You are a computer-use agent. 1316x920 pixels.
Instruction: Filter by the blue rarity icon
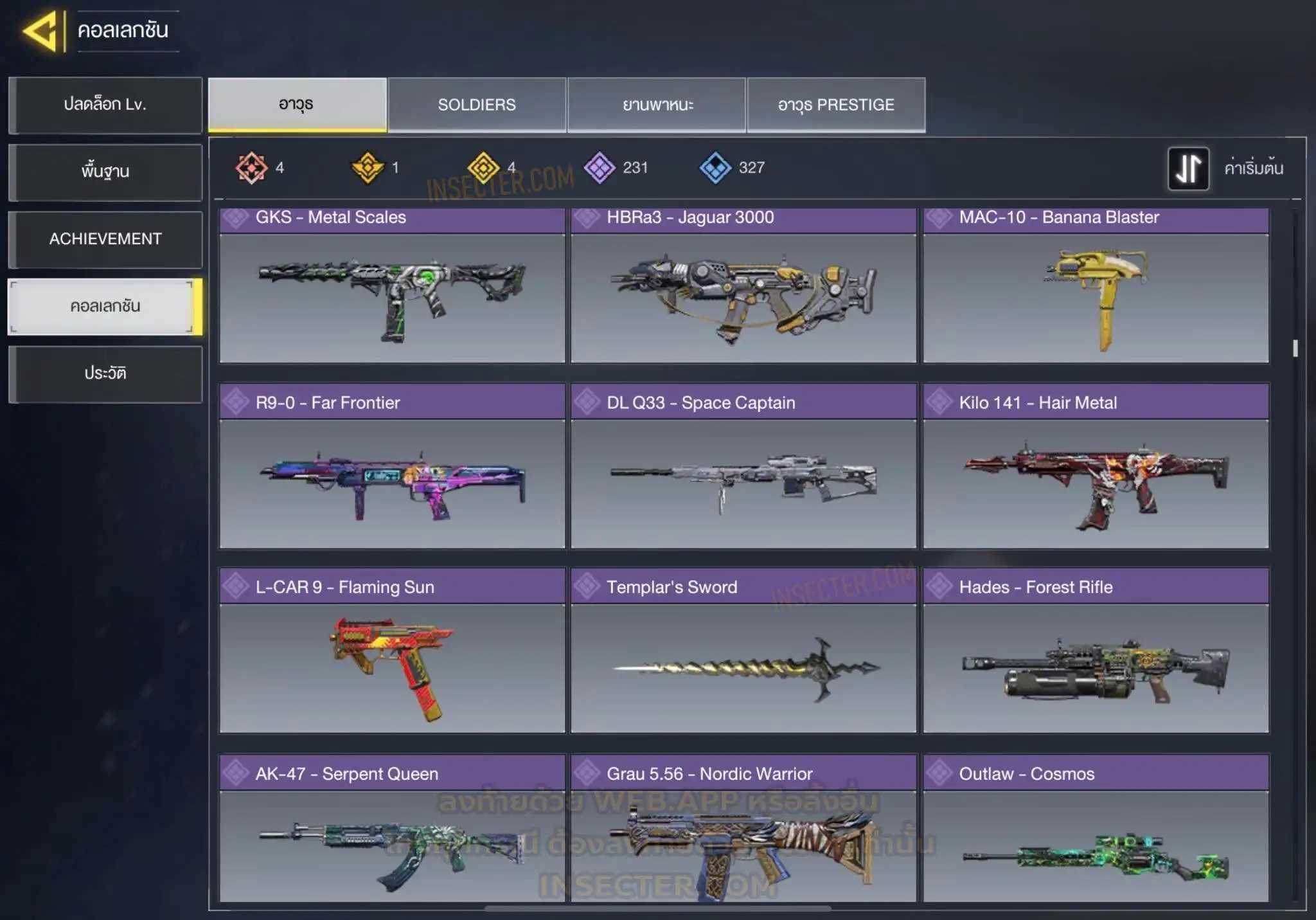click(x=715, y=168)
